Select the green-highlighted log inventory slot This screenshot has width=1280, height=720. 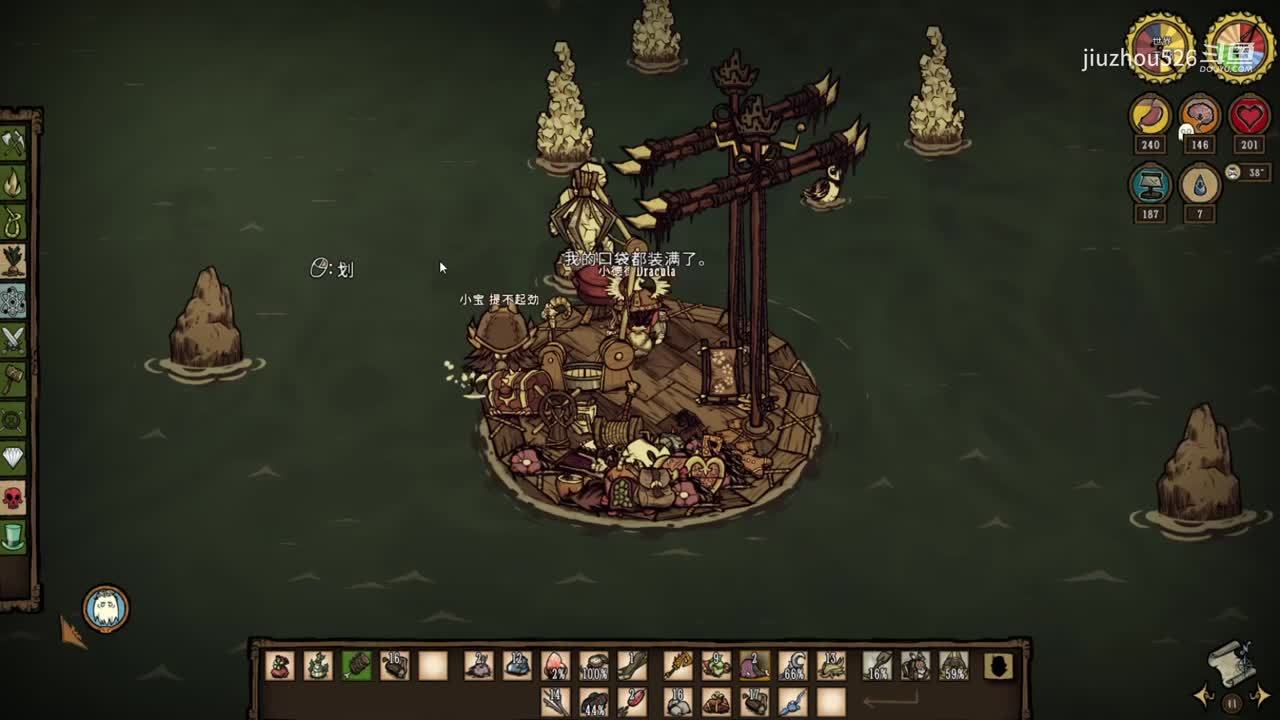click(x=356, y=665)
